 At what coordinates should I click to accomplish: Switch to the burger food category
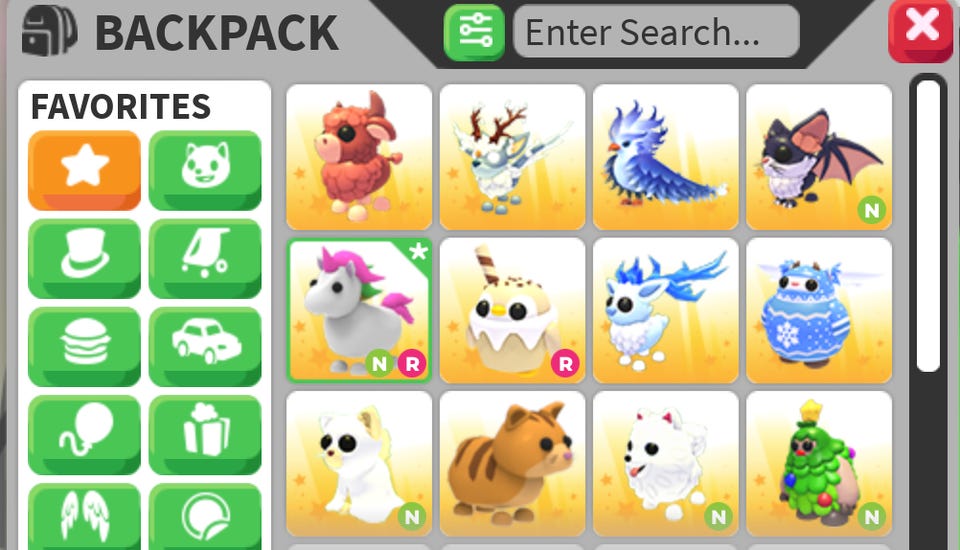[84, 345]
